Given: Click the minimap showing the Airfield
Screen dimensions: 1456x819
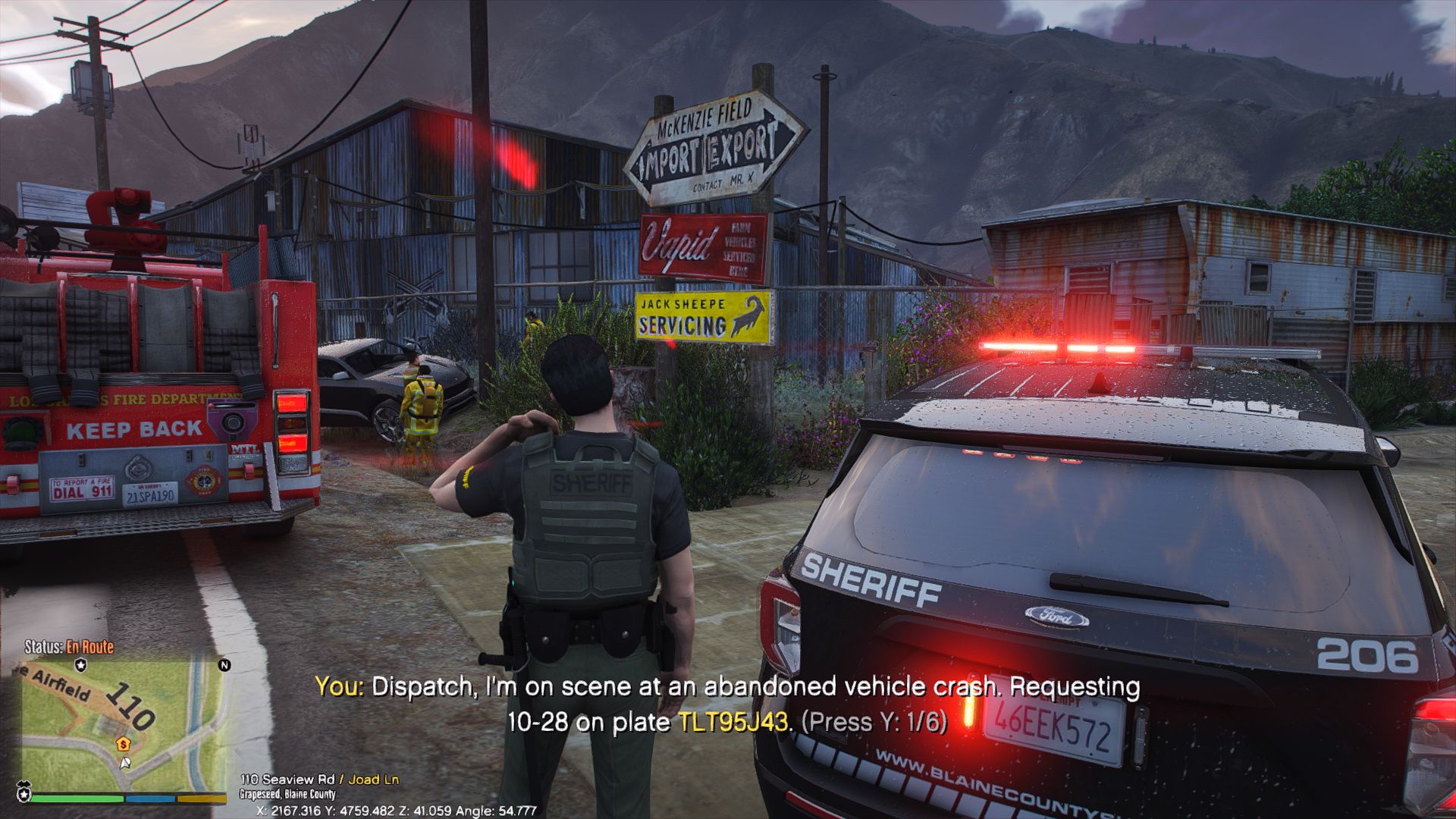Looking at the screenshot, I should click(x=121, y=724).
